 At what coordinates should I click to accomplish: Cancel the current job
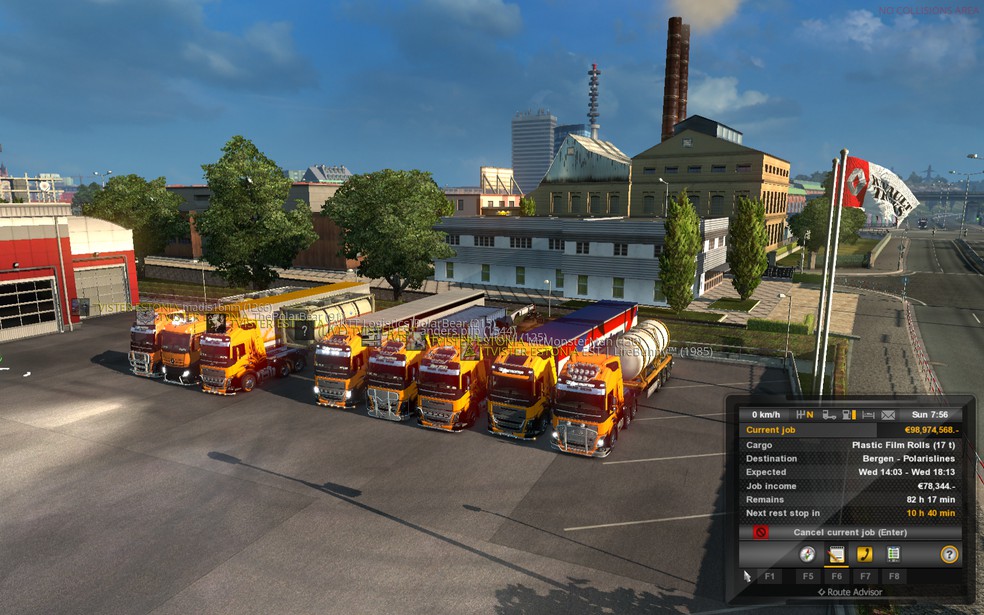(849, 532)
